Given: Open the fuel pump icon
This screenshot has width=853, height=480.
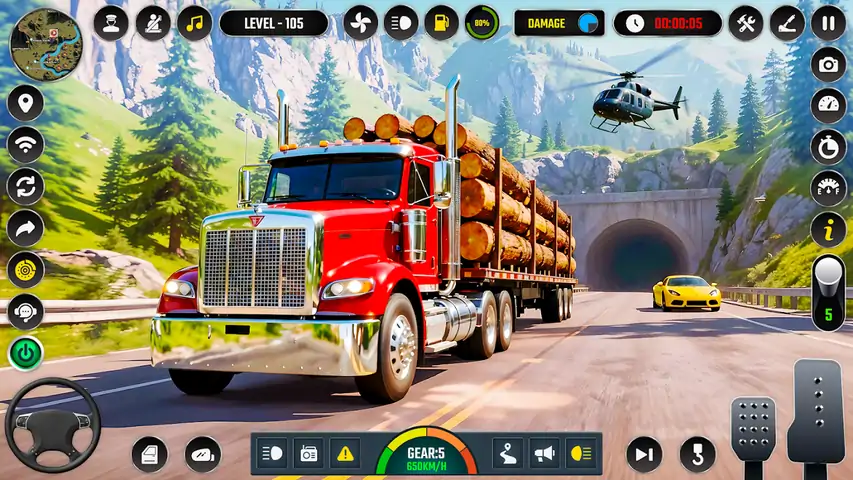Looking at the screenshot, I should [x=441, y=22].
